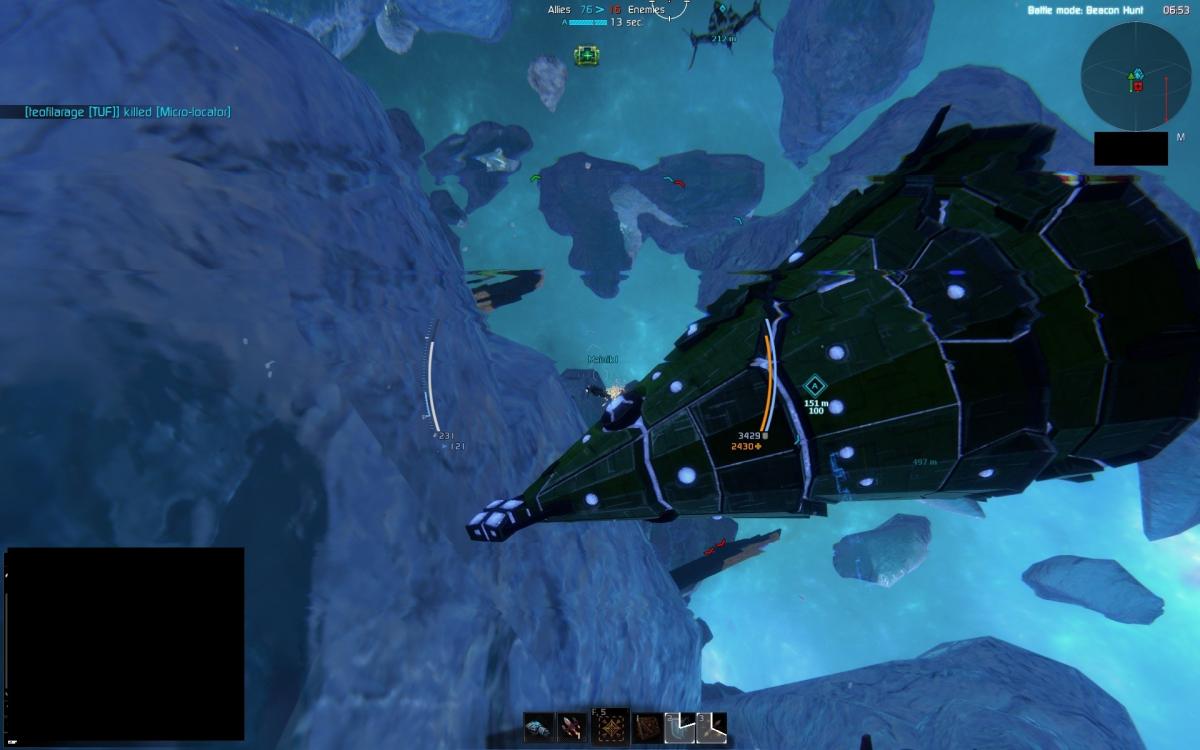This screenshot has height=750, width=1200.
Task: Click the spherical radar minimap
Action: click(x=1135, y=76)
